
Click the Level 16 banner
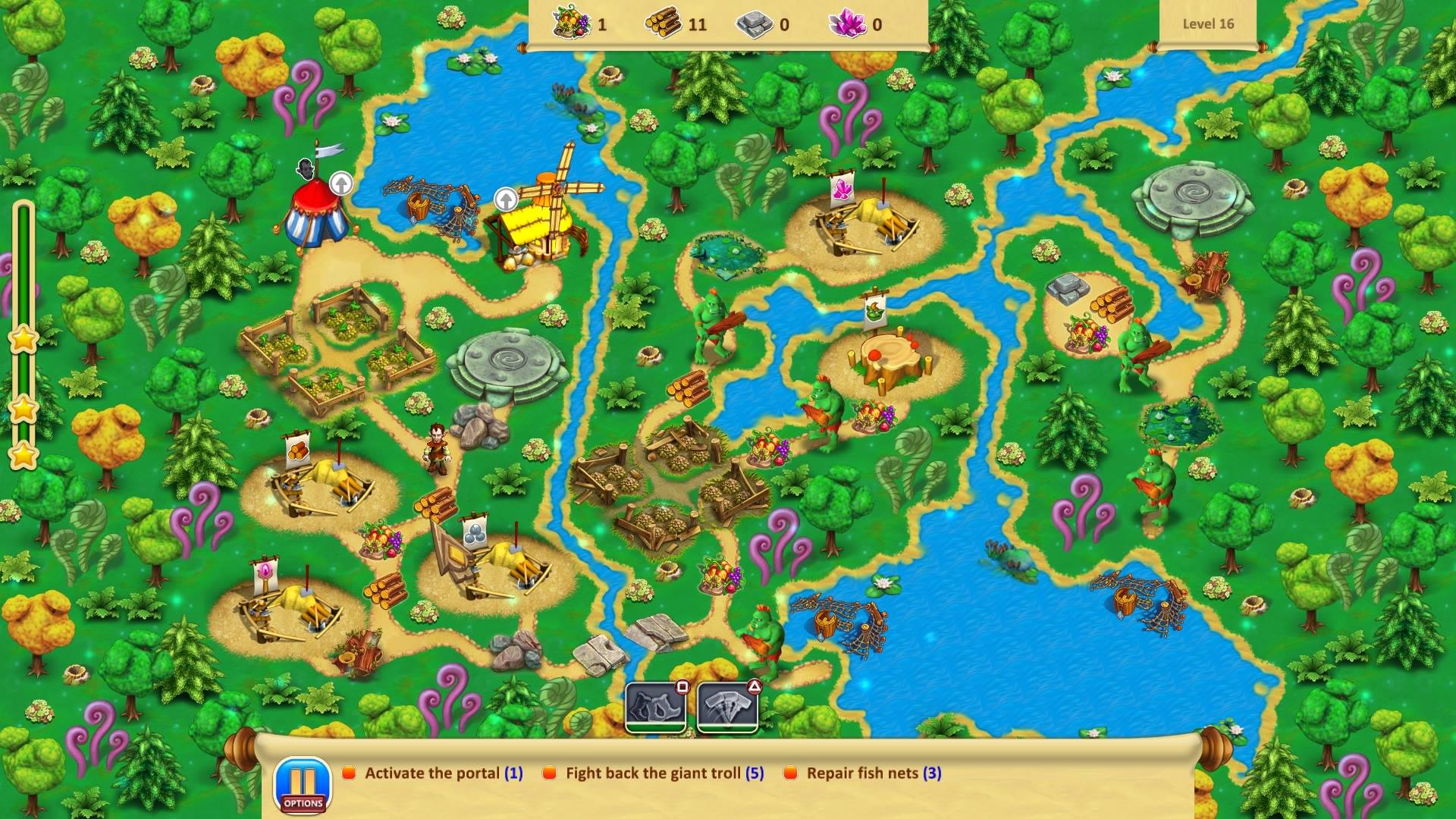point(1209,24)
